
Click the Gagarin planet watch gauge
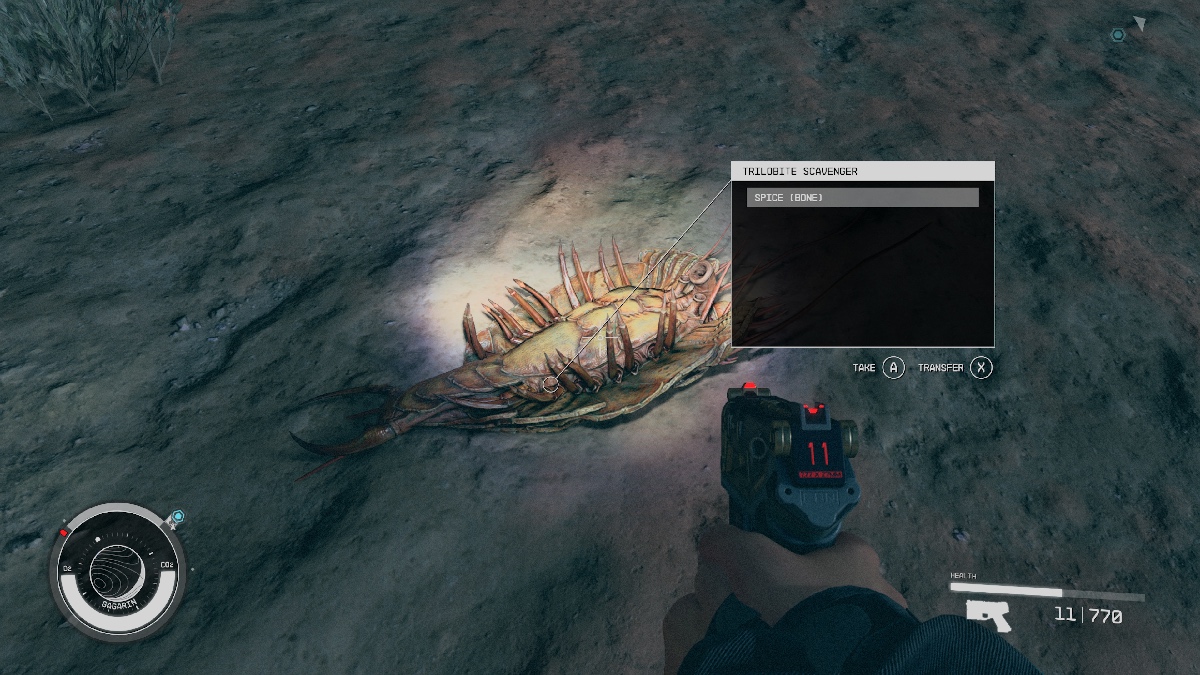click(118, 573)
